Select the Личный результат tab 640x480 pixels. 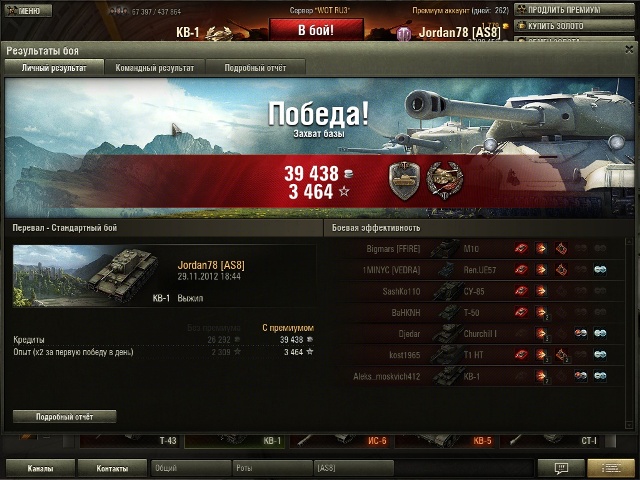(47, 68)
